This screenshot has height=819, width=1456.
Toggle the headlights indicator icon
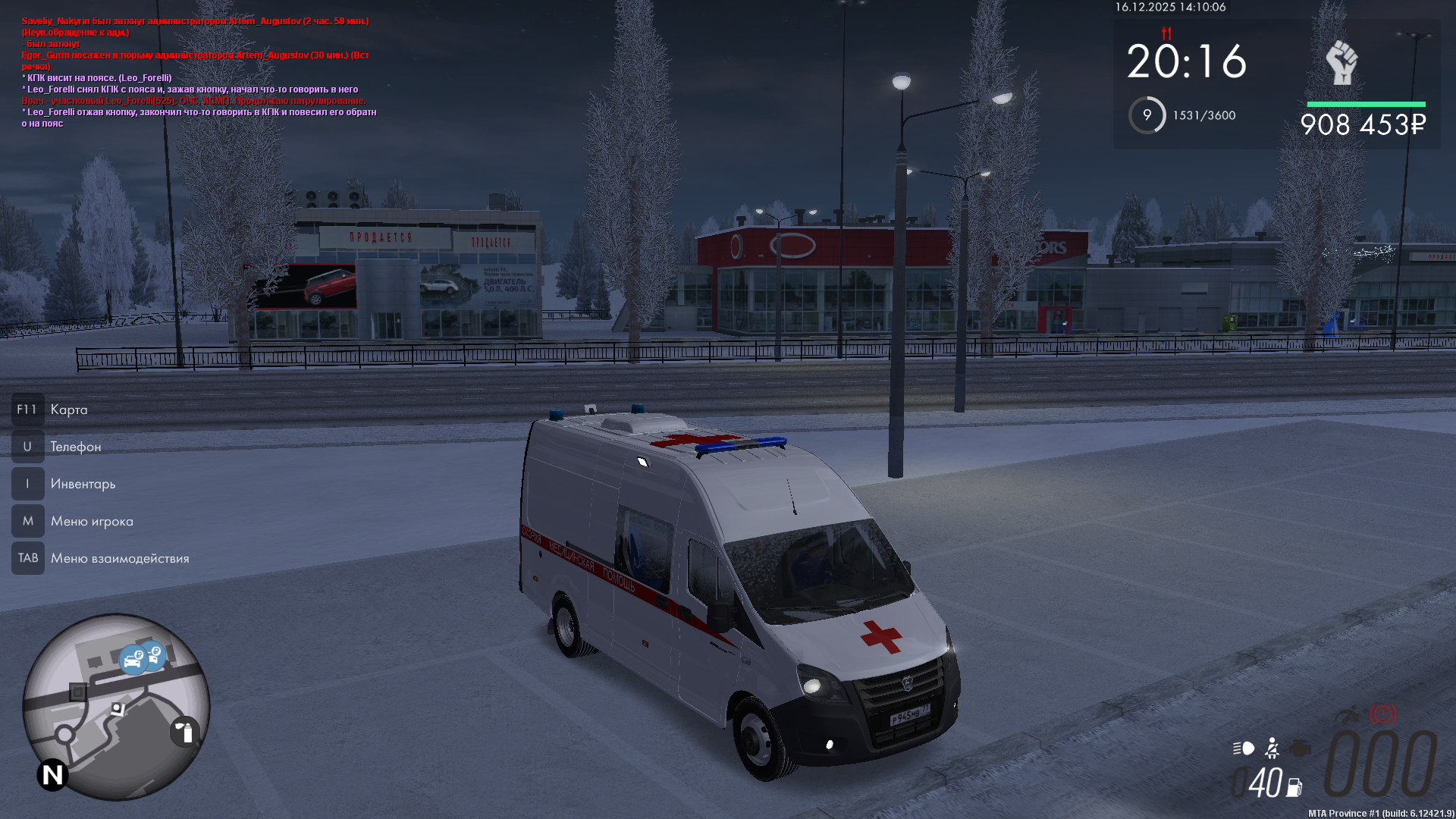(1244, 748)
